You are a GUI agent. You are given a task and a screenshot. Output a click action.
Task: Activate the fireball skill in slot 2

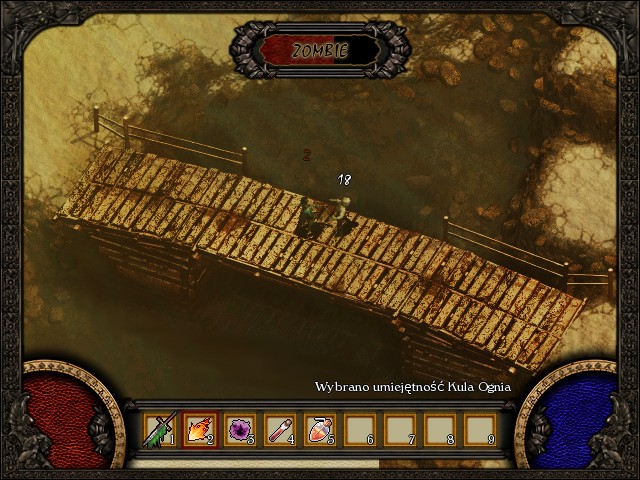pos(198,430)
